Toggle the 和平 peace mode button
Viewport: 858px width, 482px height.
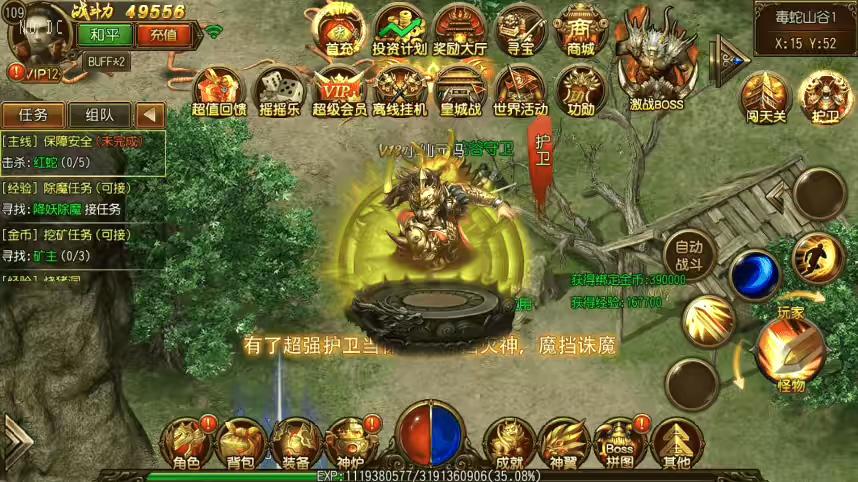[98, 33]
